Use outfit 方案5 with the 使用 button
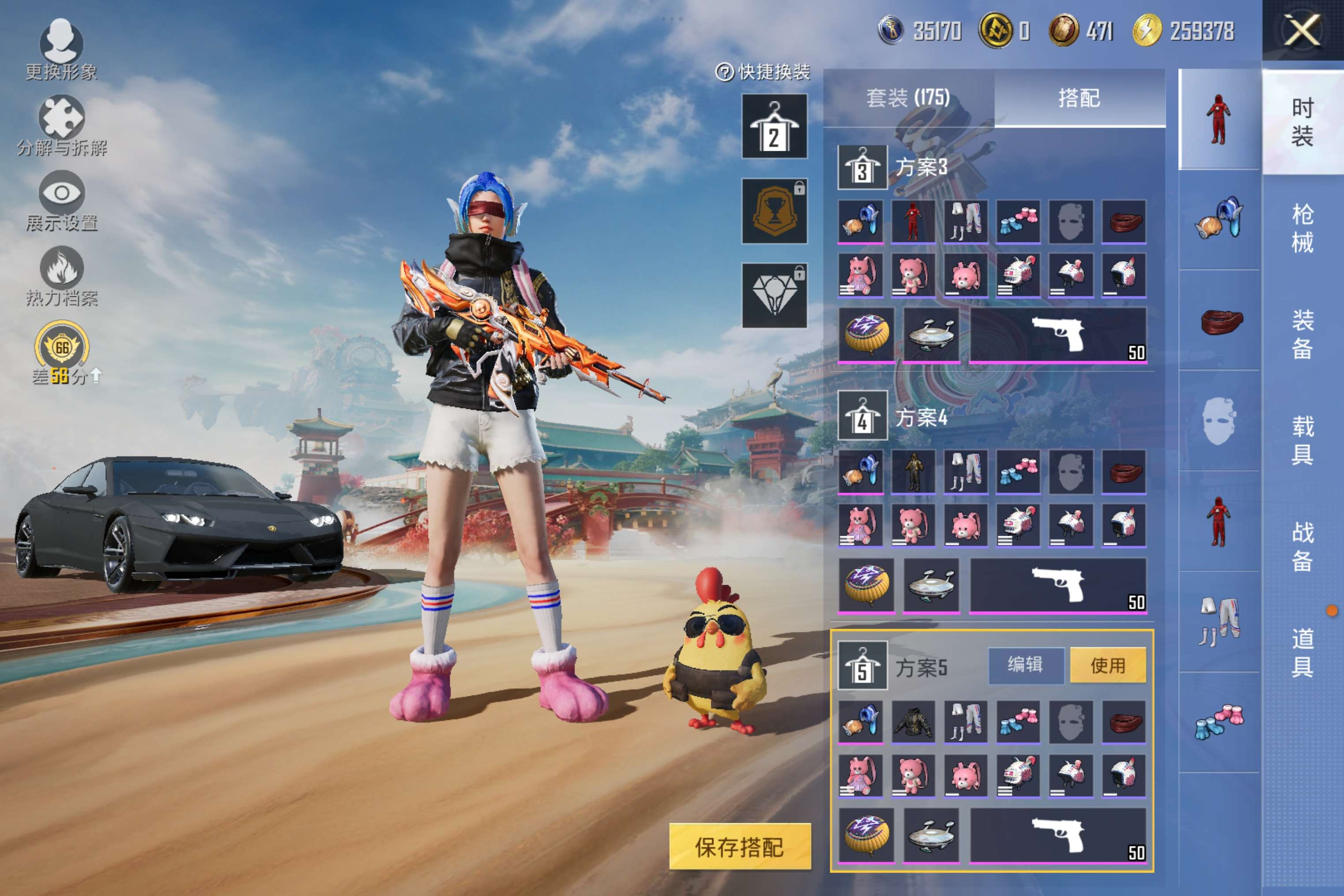Screen dimensions: 1344x896 point(1107,665)
